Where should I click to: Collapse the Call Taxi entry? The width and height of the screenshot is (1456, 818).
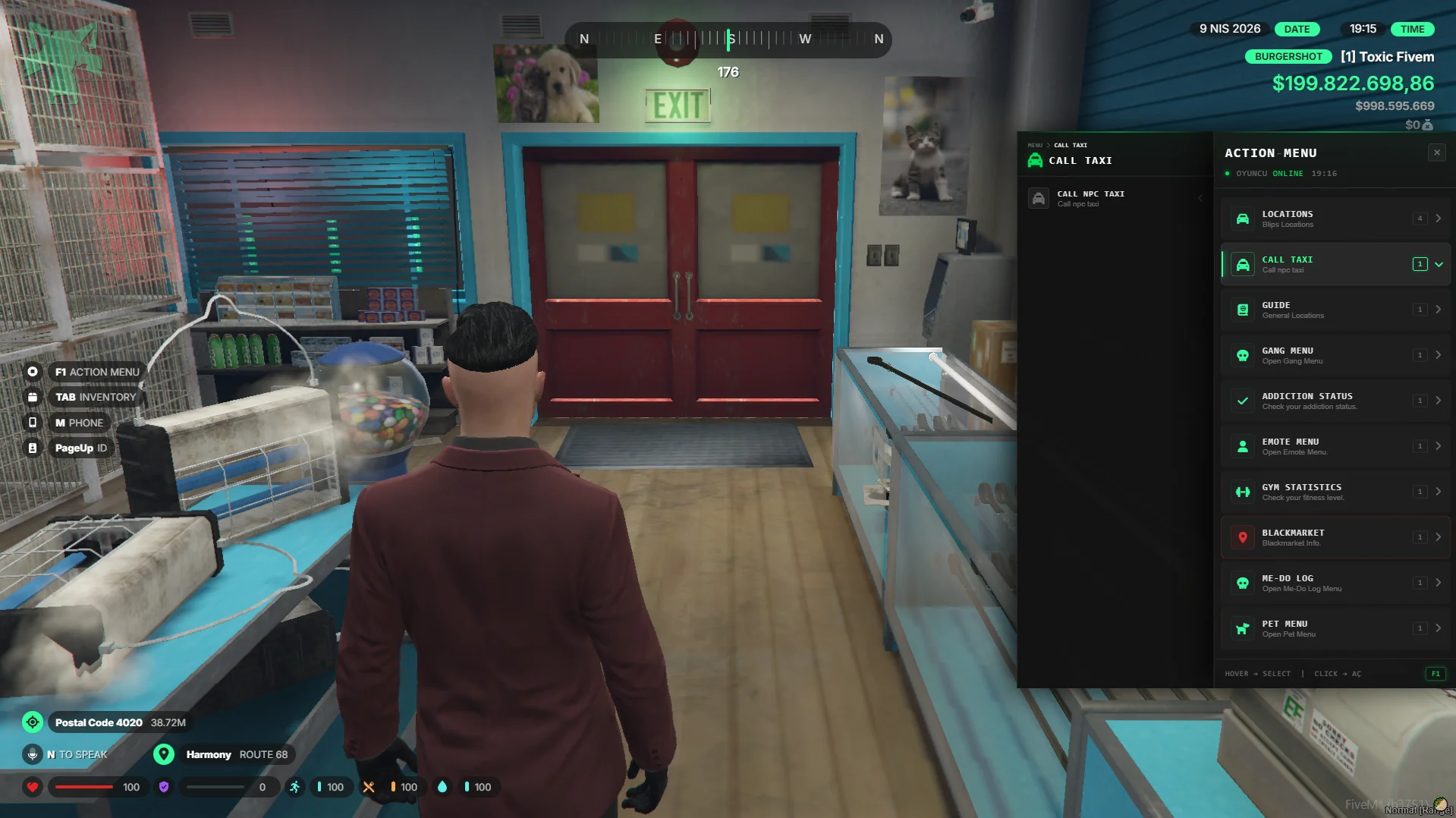pyautogui.click(x=1438, y=264)
